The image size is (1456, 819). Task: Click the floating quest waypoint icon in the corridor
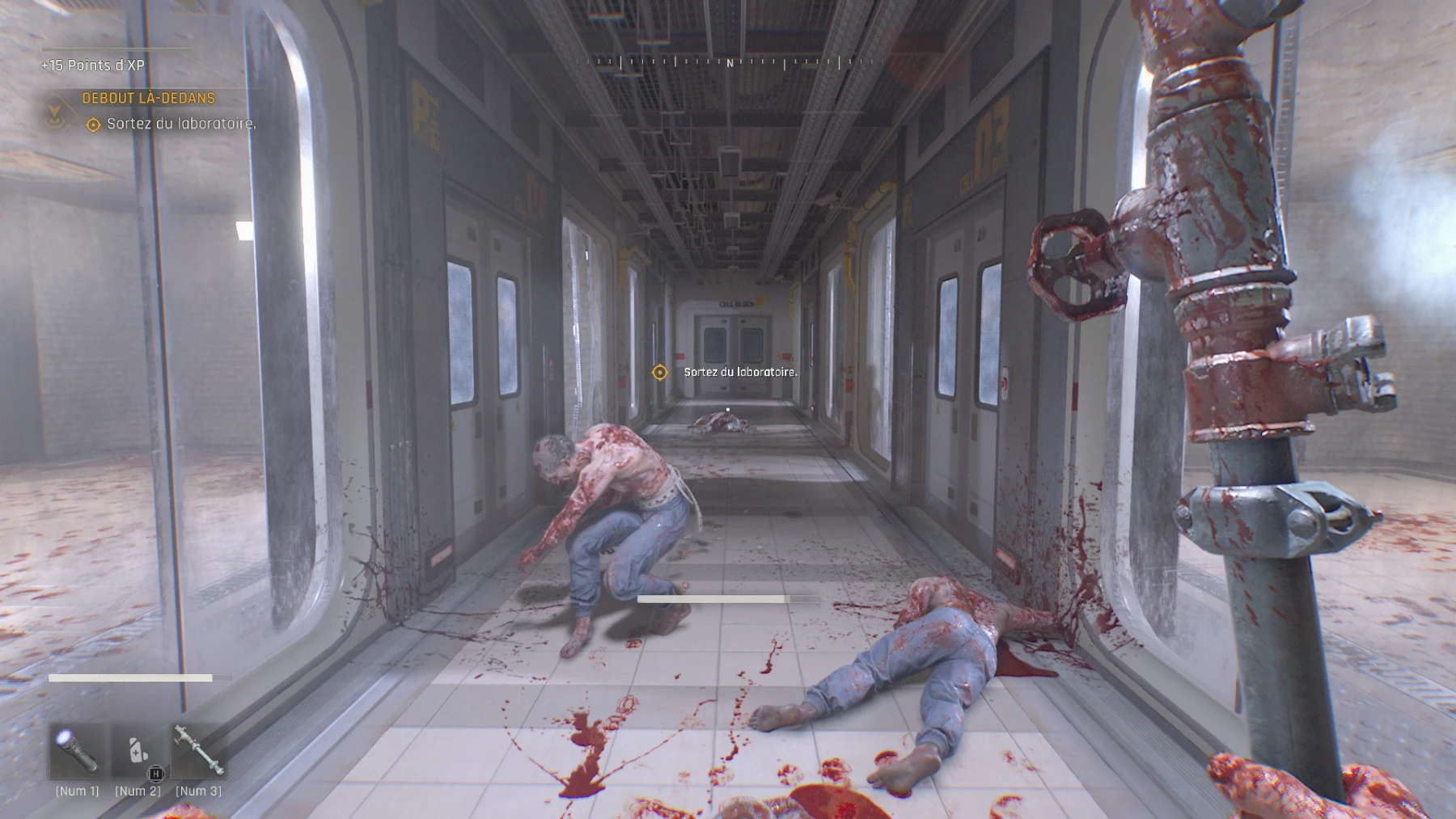[661, 373]
